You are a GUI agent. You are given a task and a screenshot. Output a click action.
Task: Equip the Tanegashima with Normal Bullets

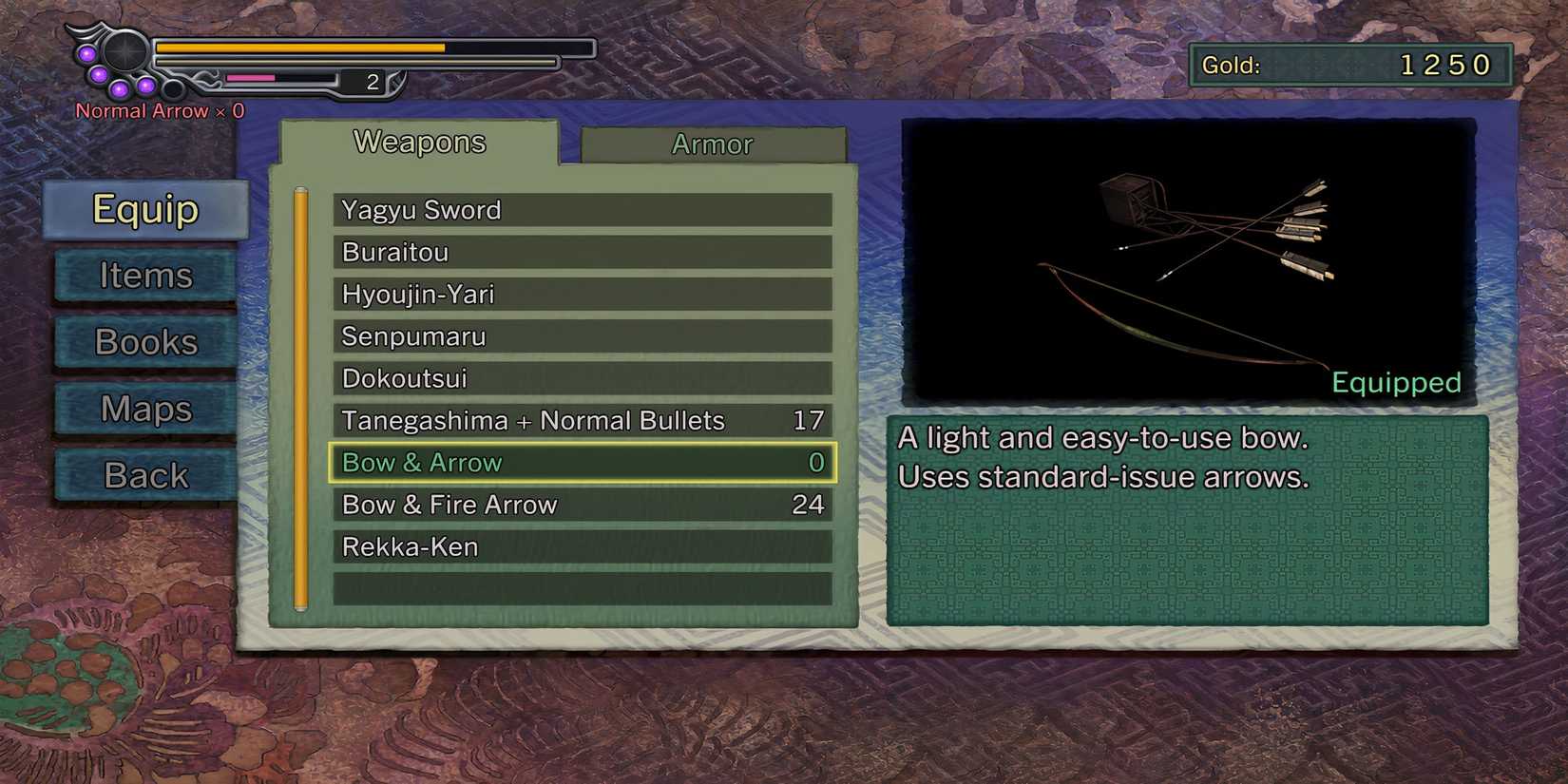pyautogui.click(x=580, y=420)
